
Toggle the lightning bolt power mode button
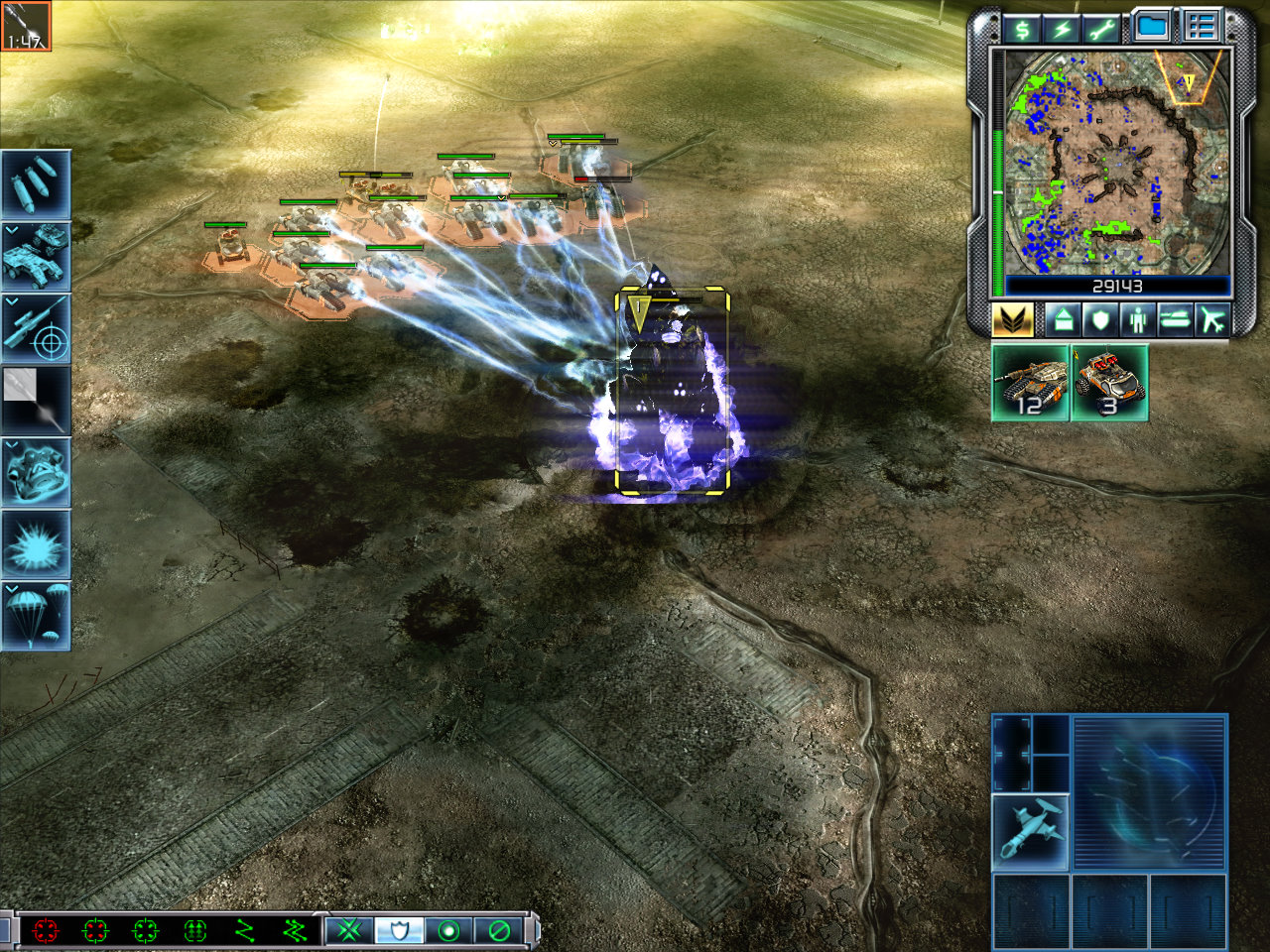(x=1062, y=29)
